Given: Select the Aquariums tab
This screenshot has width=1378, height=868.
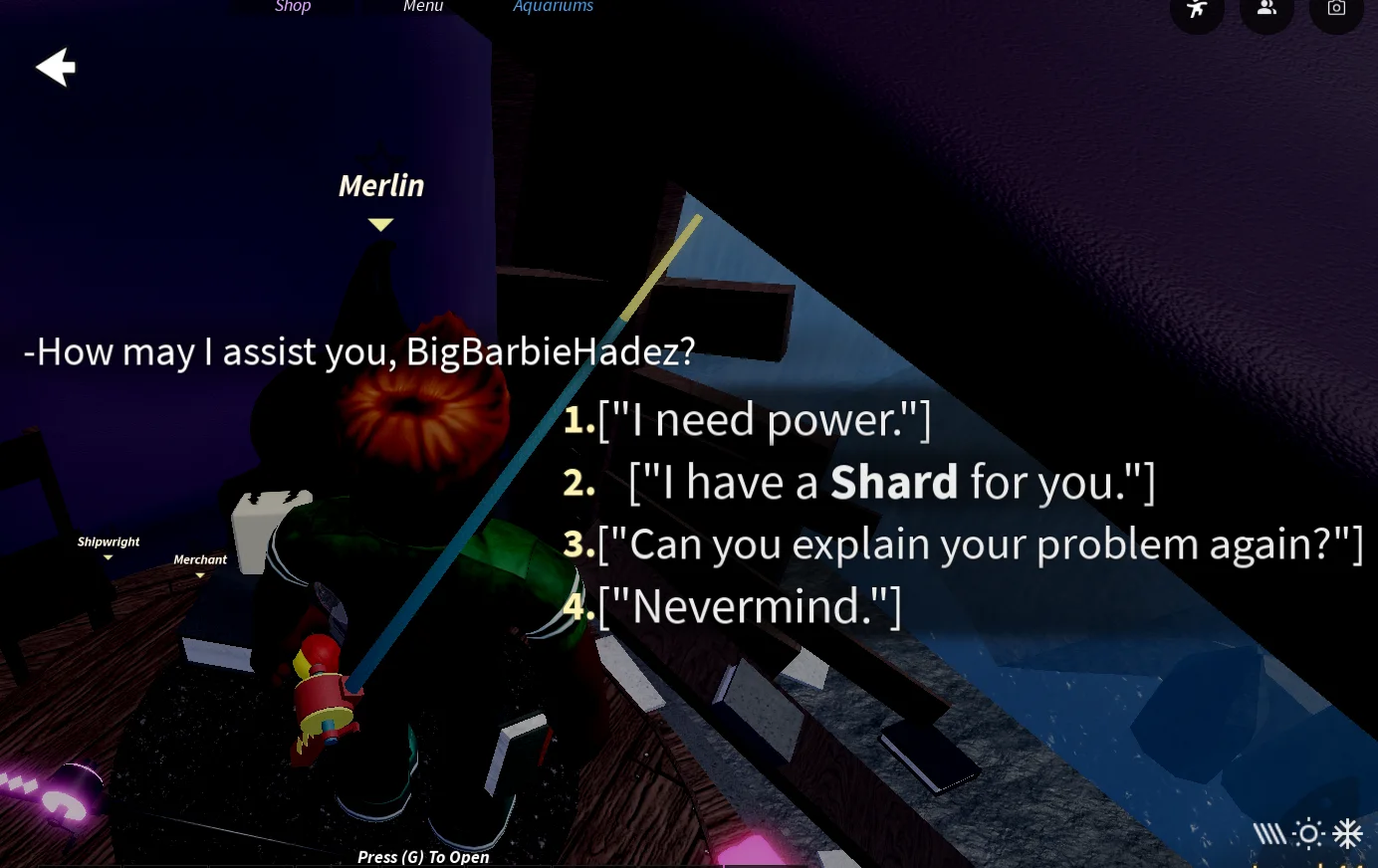Looking at the screenshot, I should (553, 7).
